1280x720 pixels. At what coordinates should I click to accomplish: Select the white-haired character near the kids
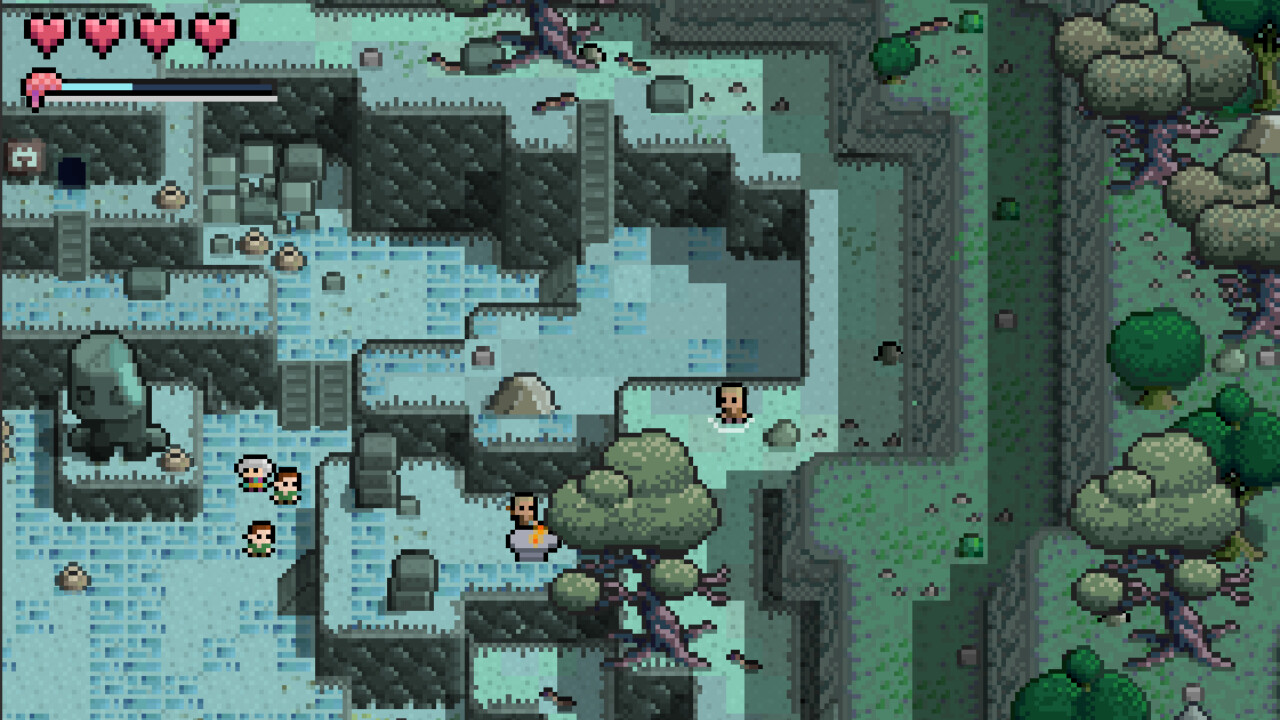254,475
